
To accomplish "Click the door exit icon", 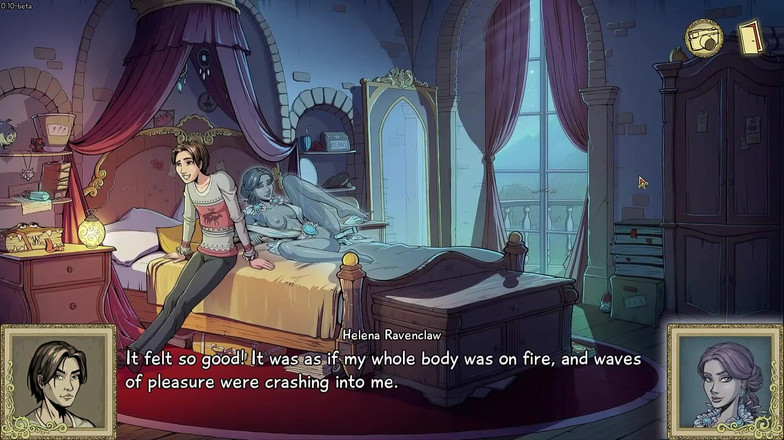I will (x=750, y=38).
